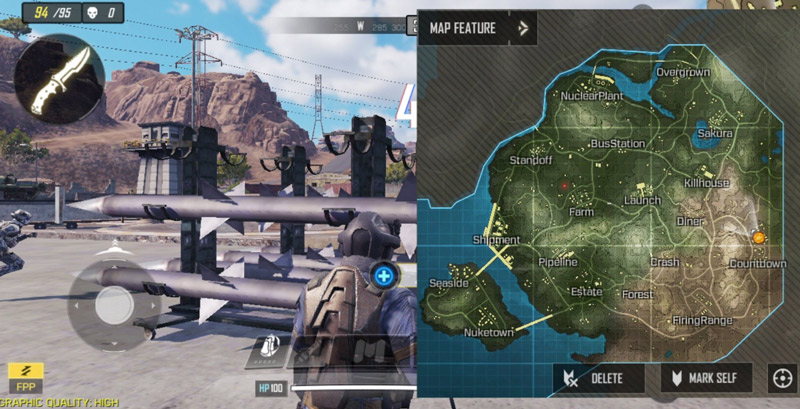The width and height of the screenshot is (800, 409).
Task: Choose Launch on the map
Action: click(x=641, y=201)
